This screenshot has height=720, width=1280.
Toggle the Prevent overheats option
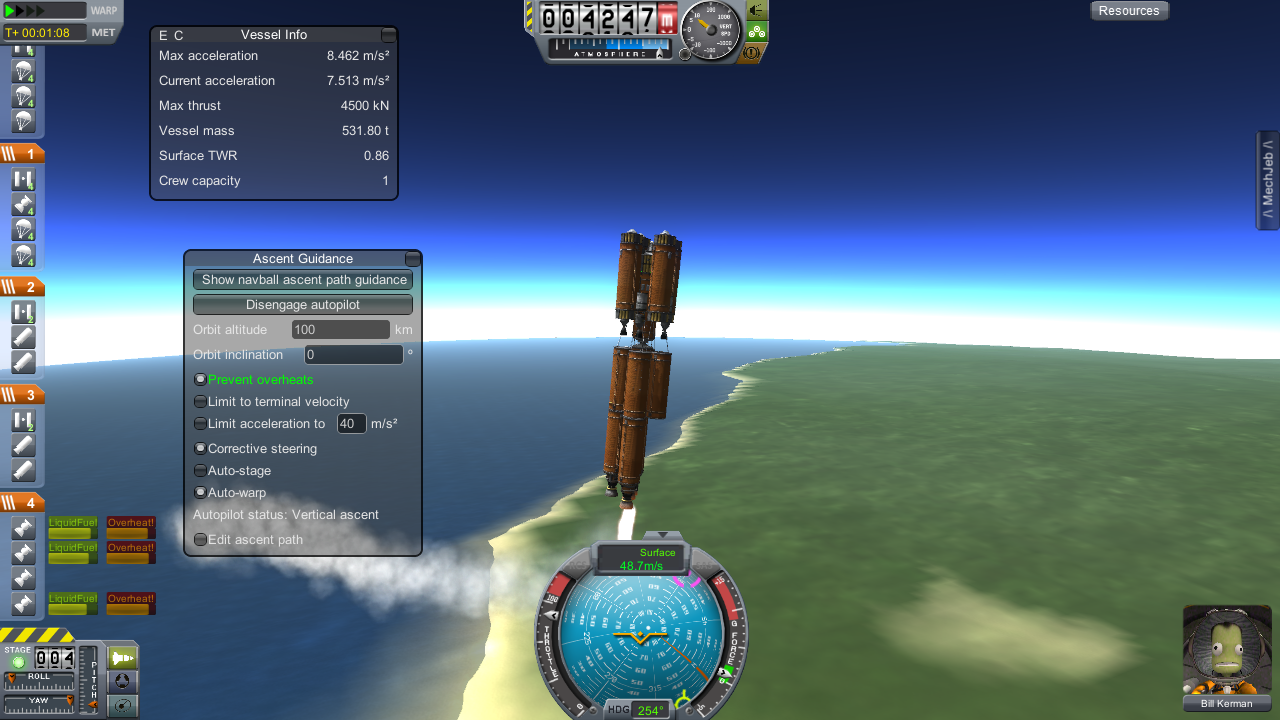point(201,380)
